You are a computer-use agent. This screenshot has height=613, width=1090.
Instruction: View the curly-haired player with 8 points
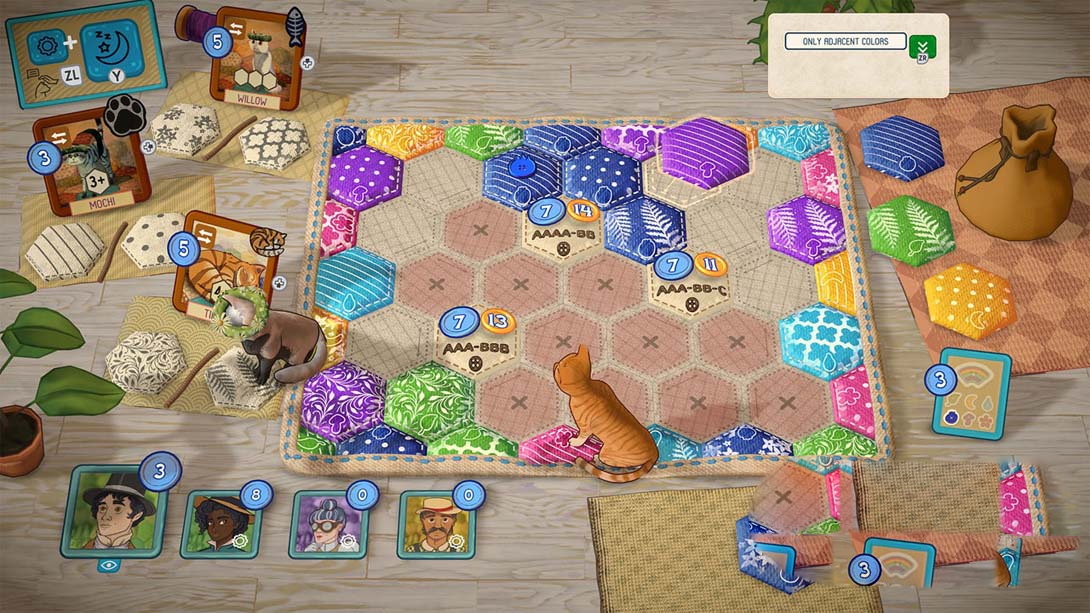[220, 523]
